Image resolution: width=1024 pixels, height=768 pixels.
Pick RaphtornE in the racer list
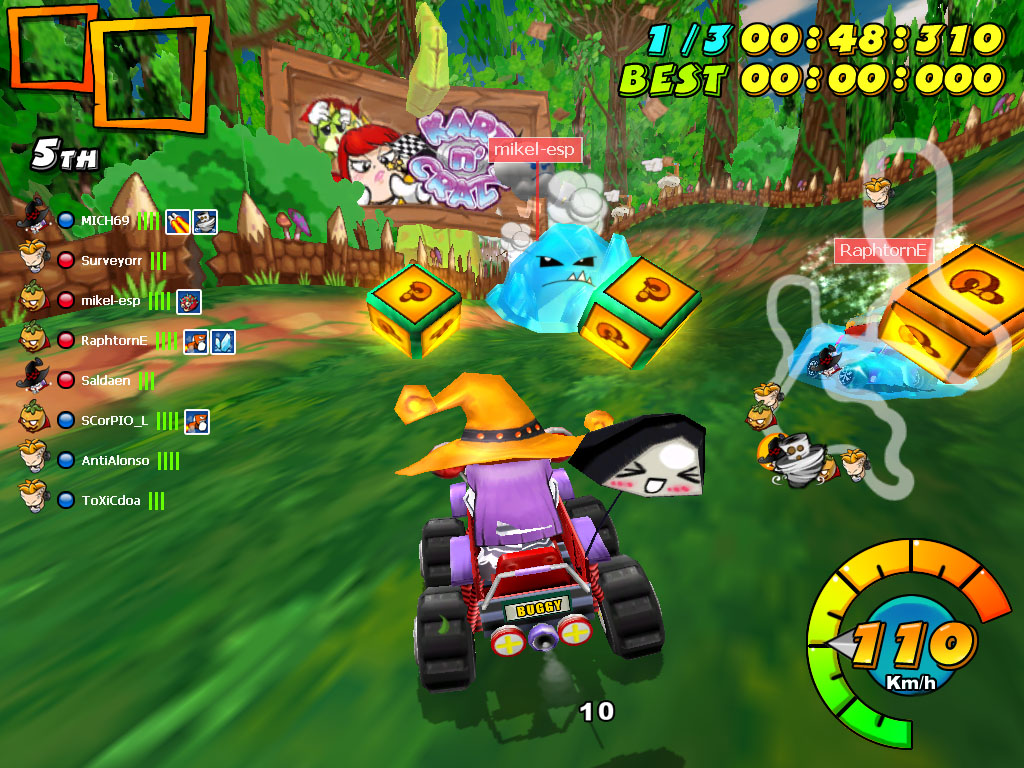[114, 340]
